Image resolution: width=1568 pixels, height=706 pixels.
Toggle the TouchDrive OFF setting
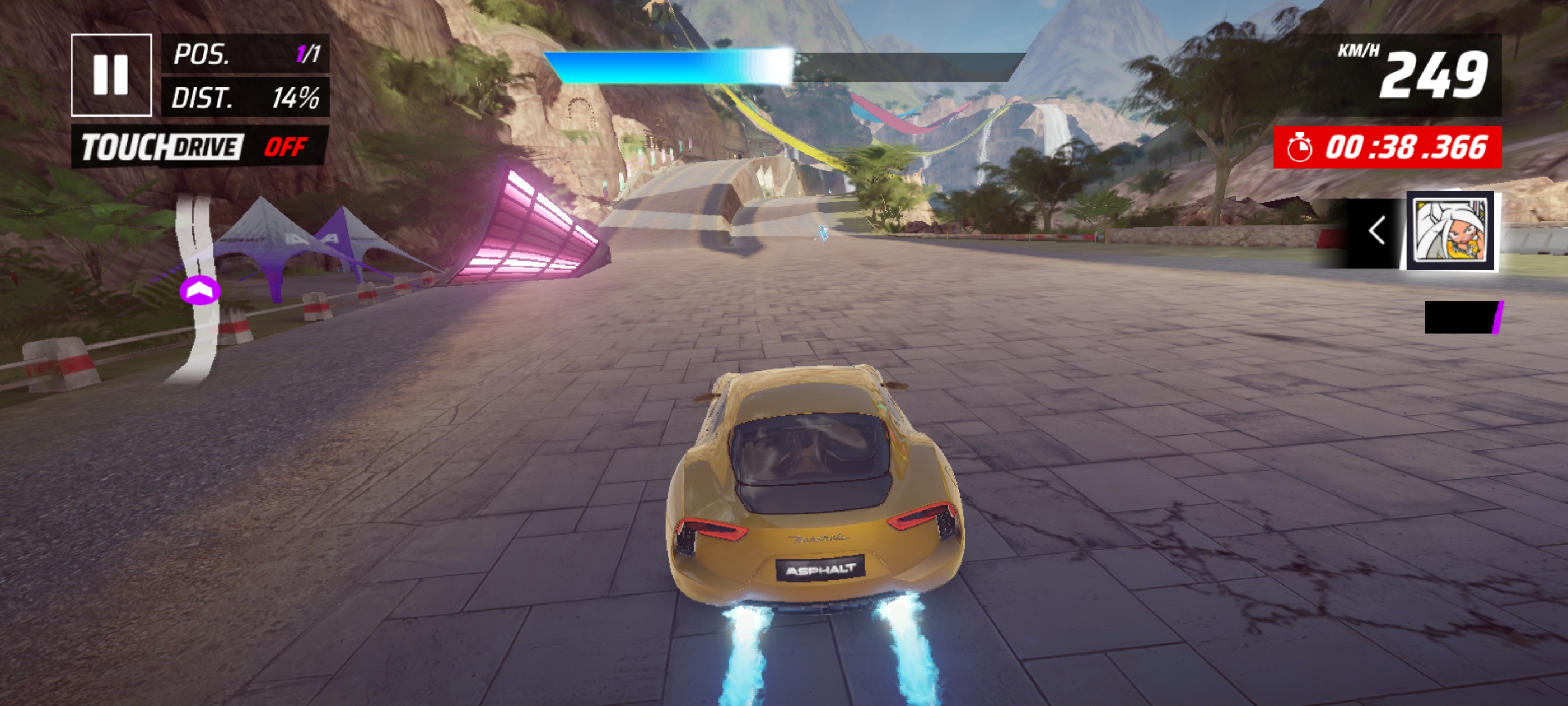[199, 147]
